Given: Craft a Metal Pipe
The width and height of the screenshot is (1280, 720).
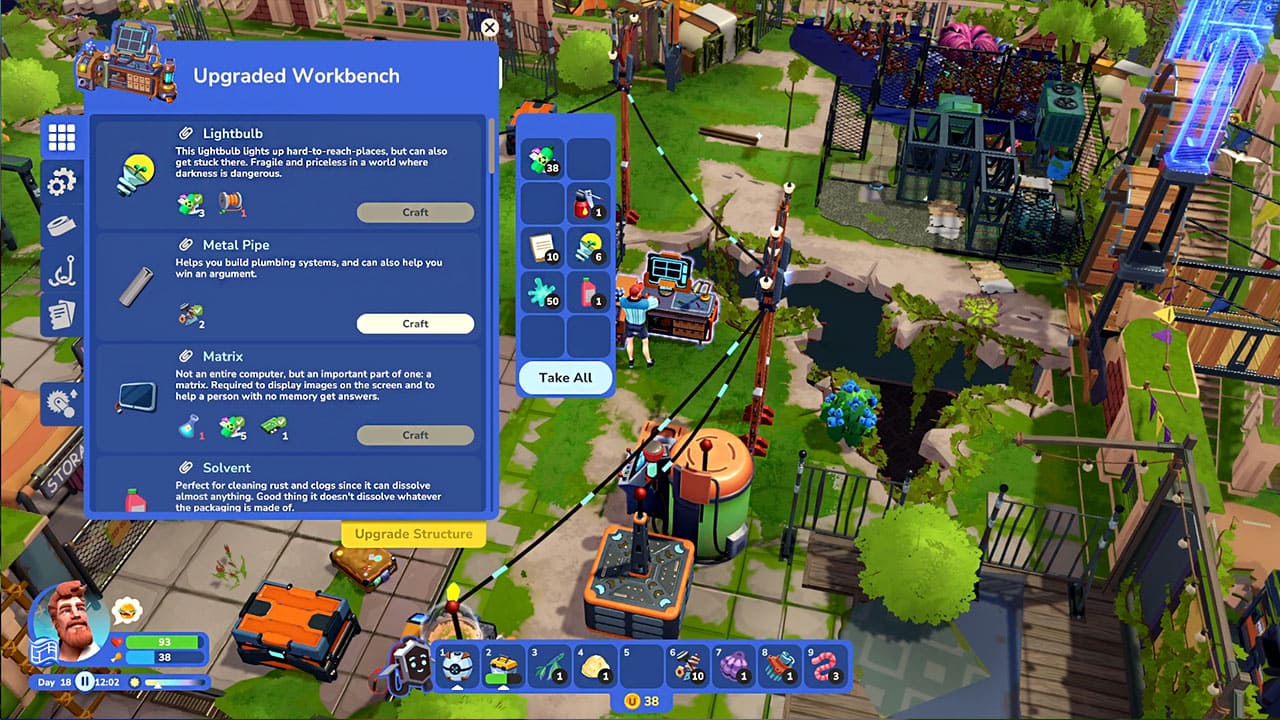Looking at the screenshot, I should click(415, 324).
